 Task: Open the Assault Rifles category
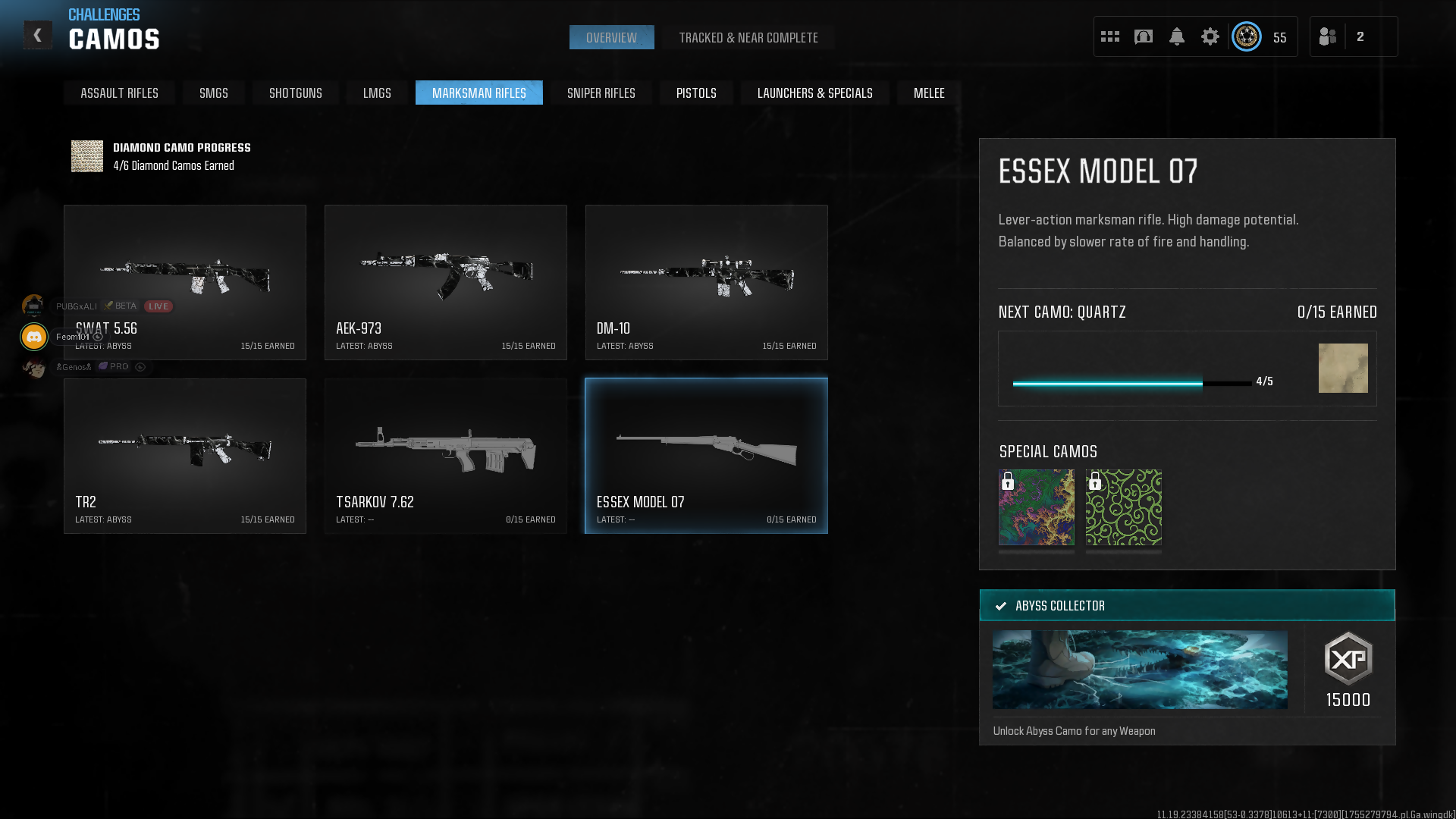pyautogui.click(x=119, y=93)
